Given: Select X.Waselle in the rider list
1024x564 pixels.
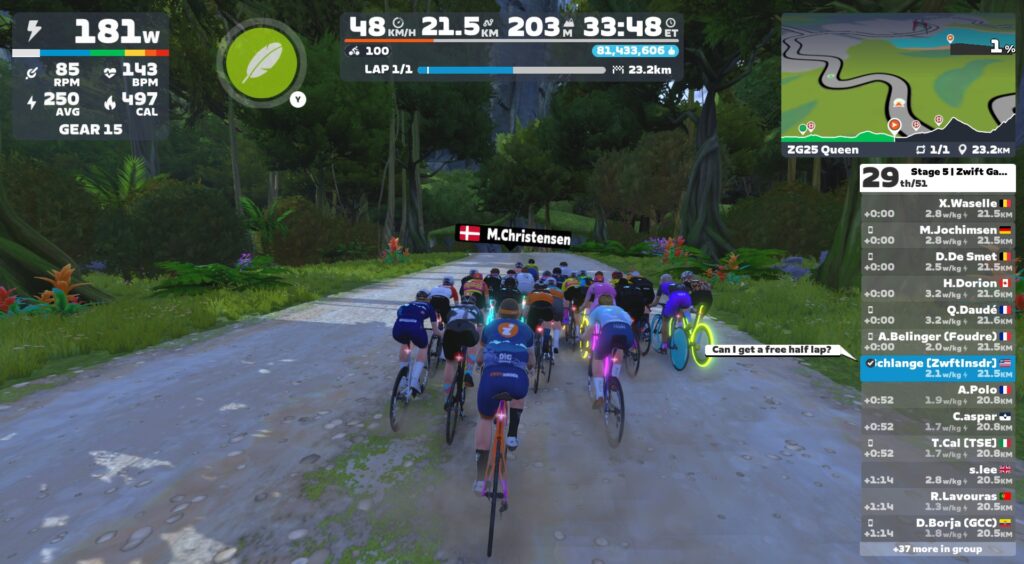Looking at the screenshot, I should (x=937, y=208).
